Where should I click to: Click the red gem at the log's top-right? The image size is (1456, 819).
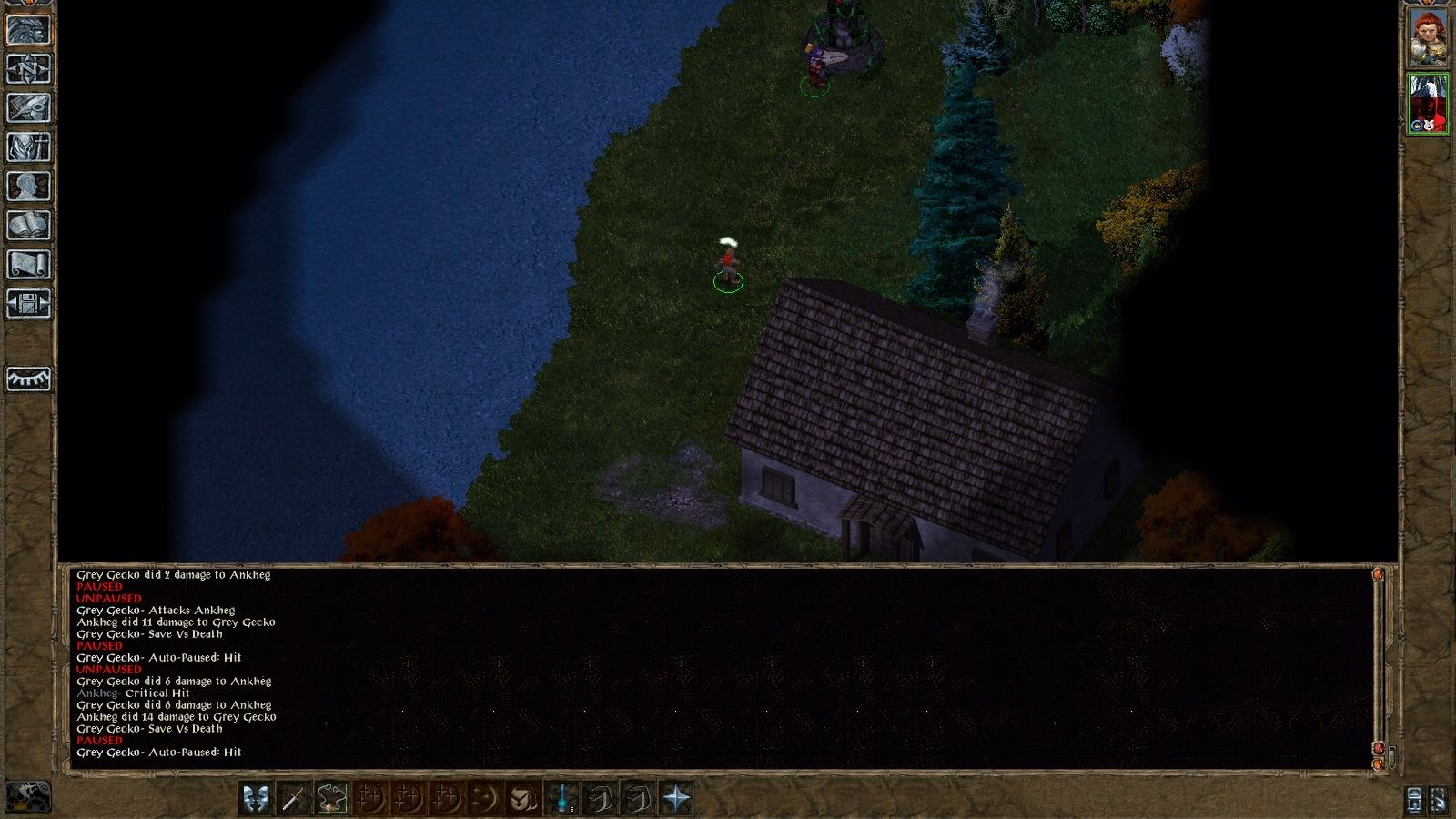point(1378,575)
